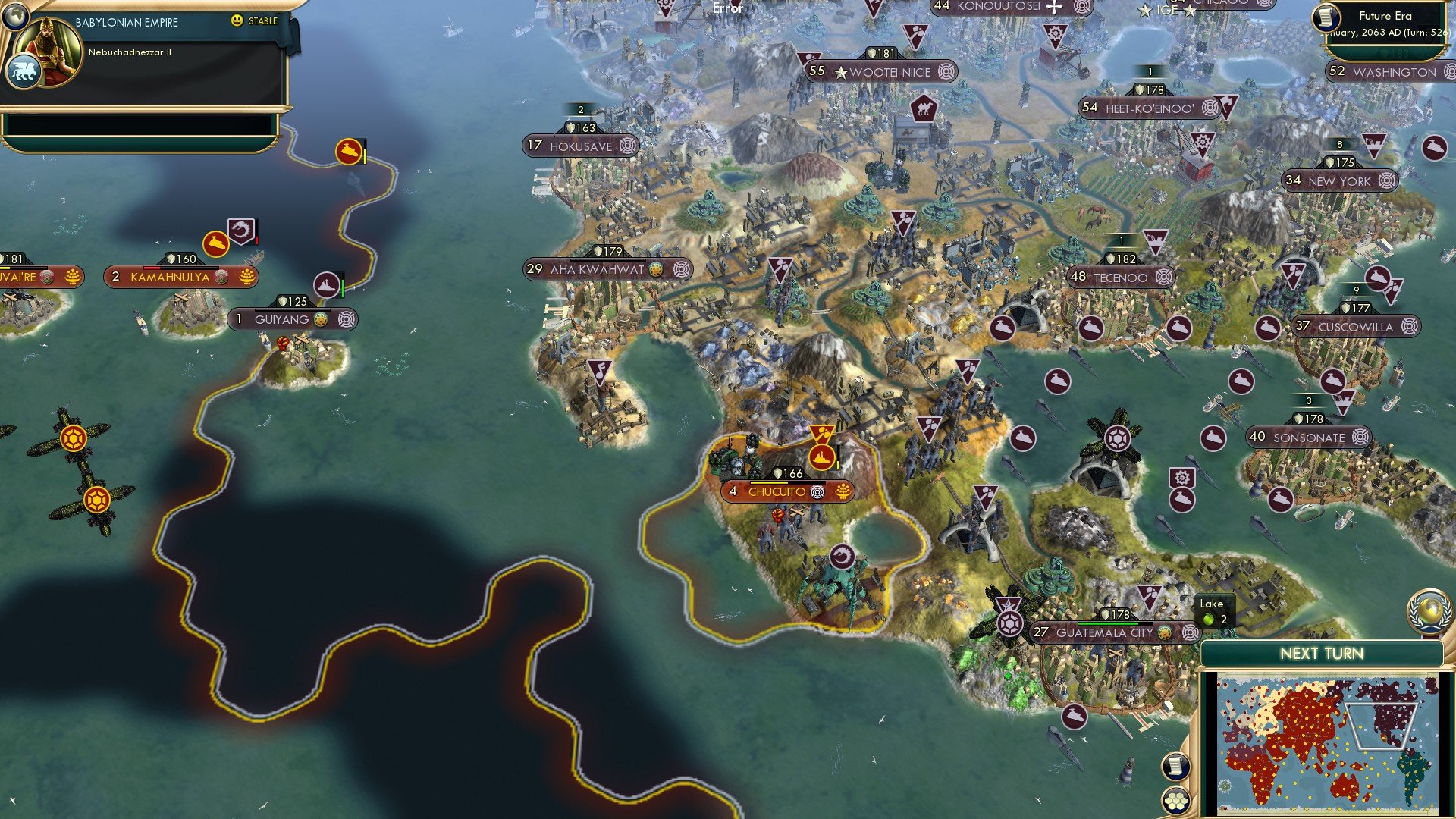Click the red naval strike icon above Chucuito
The image size is (1456, 819).
tap(821, 457)
